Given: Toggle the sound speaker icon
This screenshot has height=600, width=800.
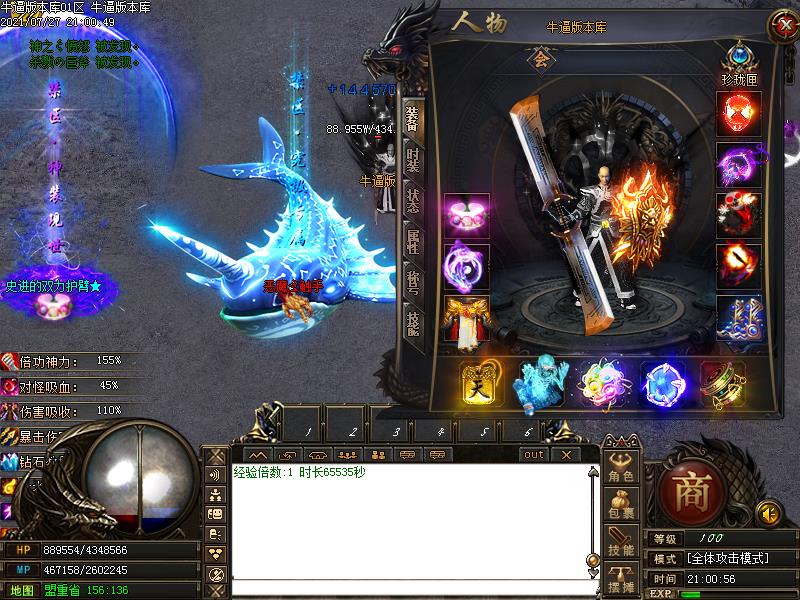Looking at the screenshot, I should [768, 514].
